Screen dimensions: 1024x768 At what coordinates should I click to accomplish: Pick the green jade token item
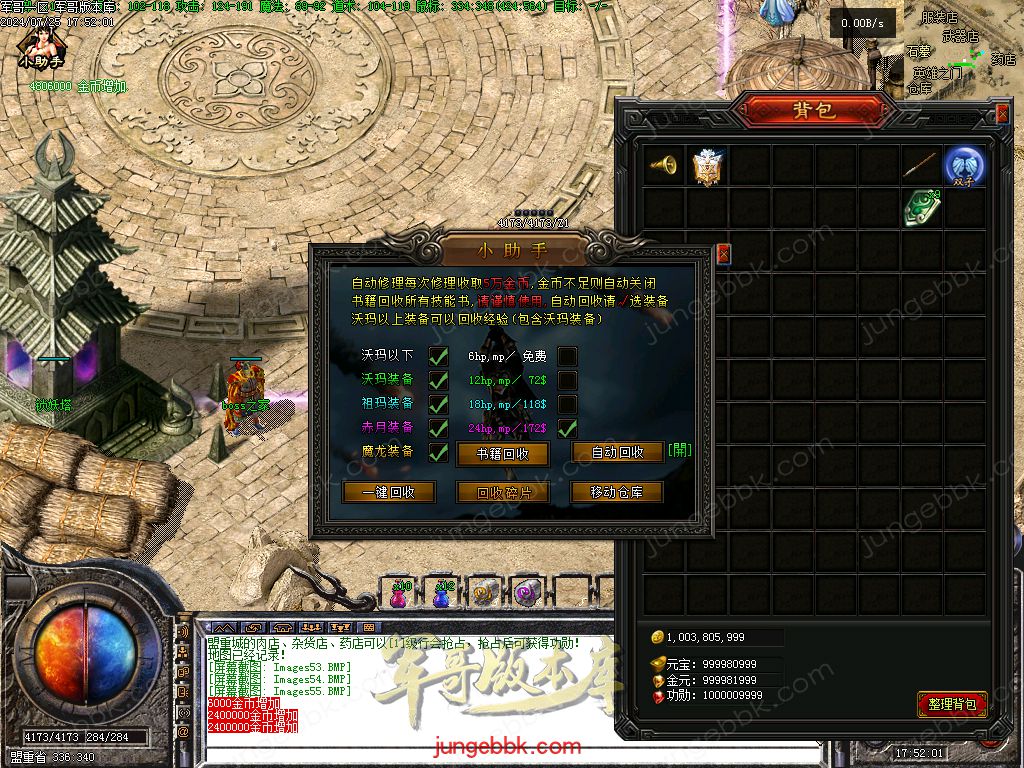(x=921, y=208)
